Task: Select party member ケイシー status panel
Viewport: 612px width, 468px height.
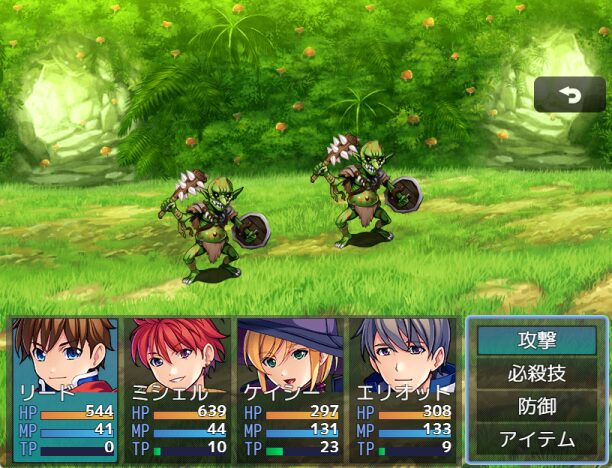Action: [290, 390]
